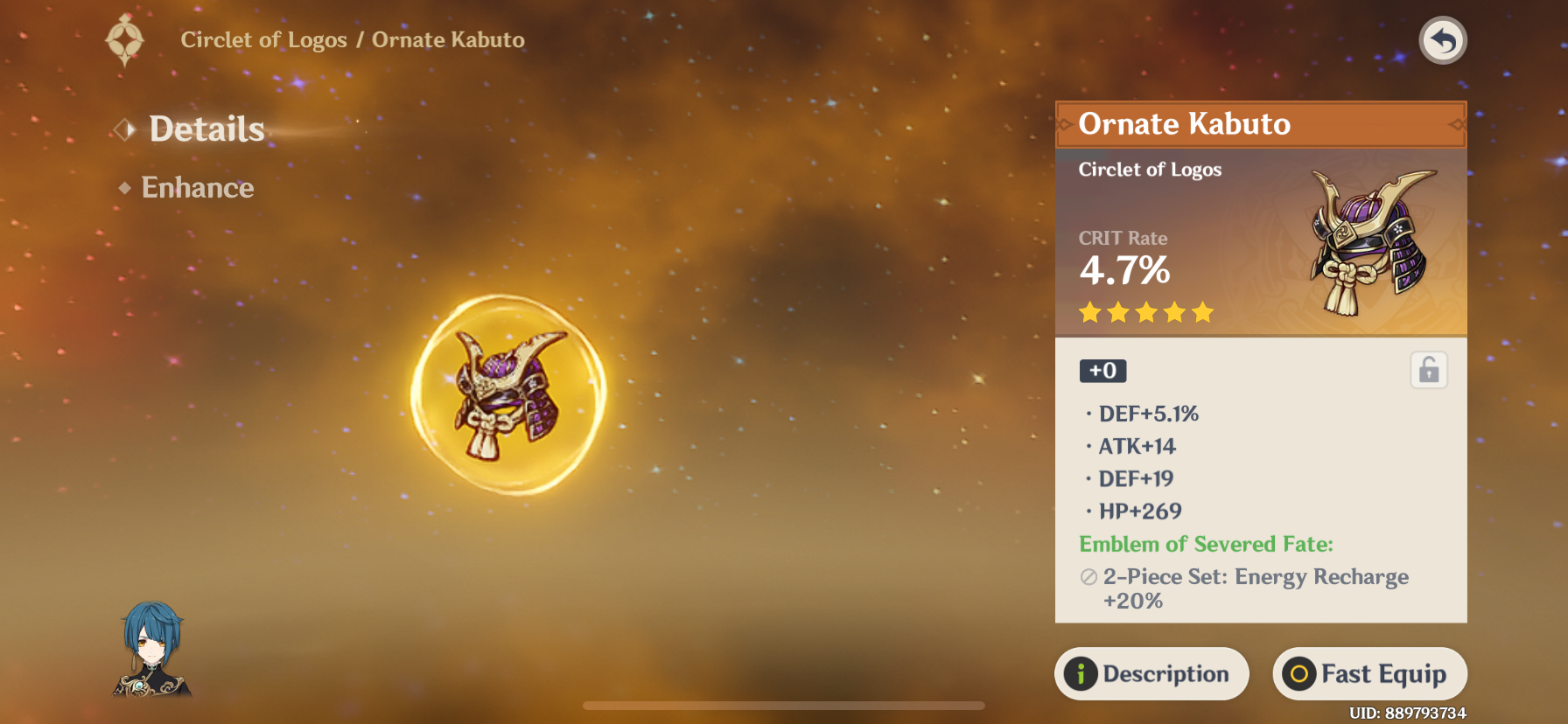Switch to the Enhance tab
Viewport: 1568px width, 724px height.
(198, 187)
